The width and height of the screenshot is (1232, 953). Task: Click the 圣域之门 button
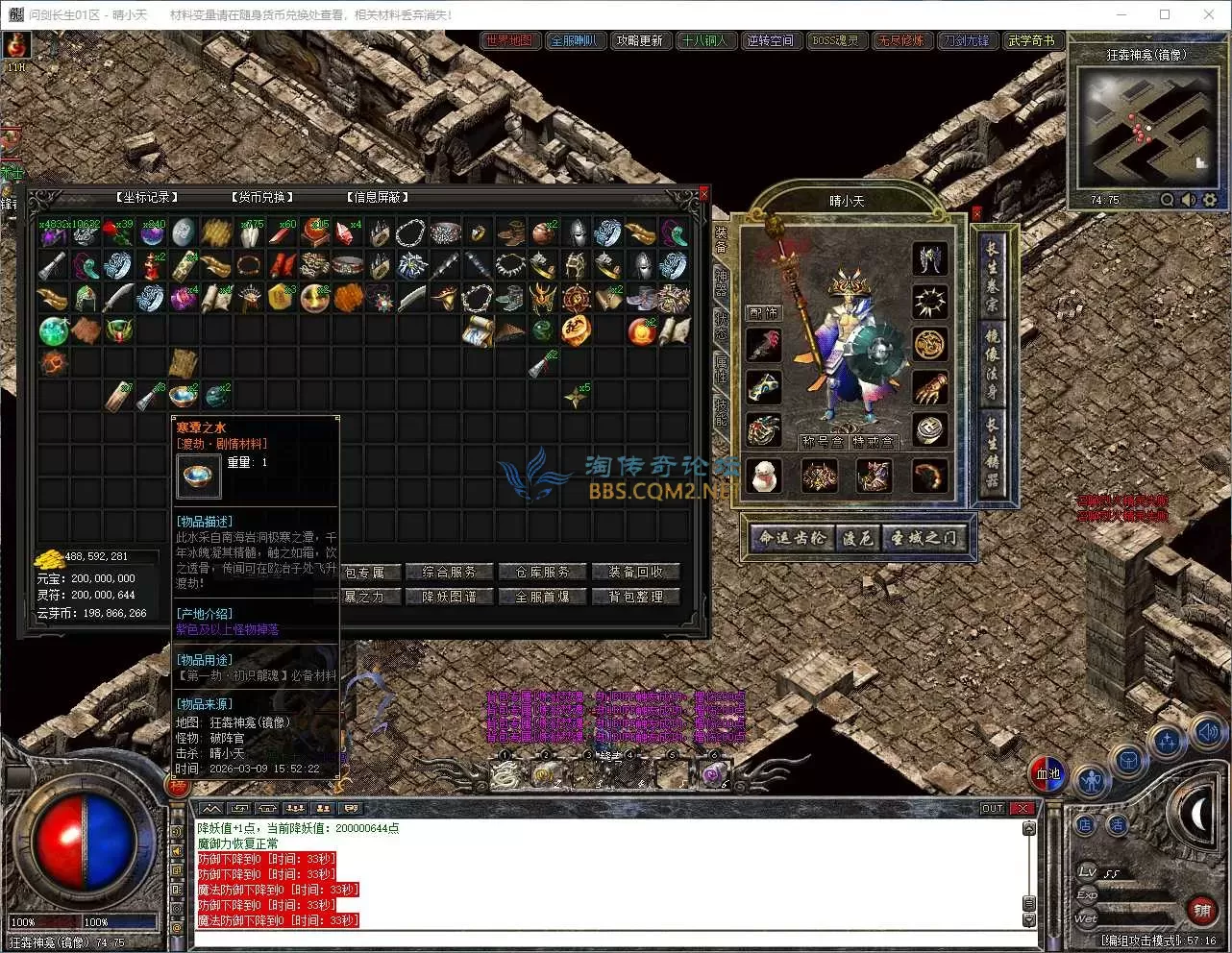[x=923, y=538]
